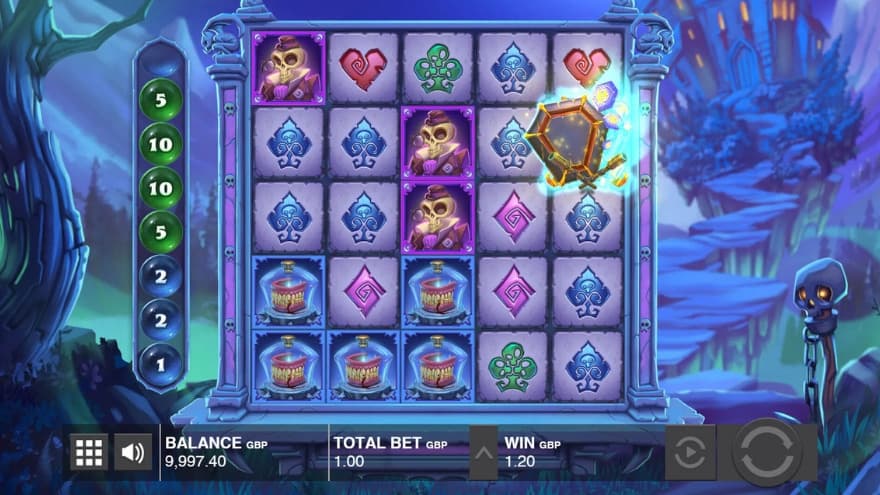The image size is (880, 495).
Task: Expand the total bet arrow selector
Action: click(x=483, y=453)
